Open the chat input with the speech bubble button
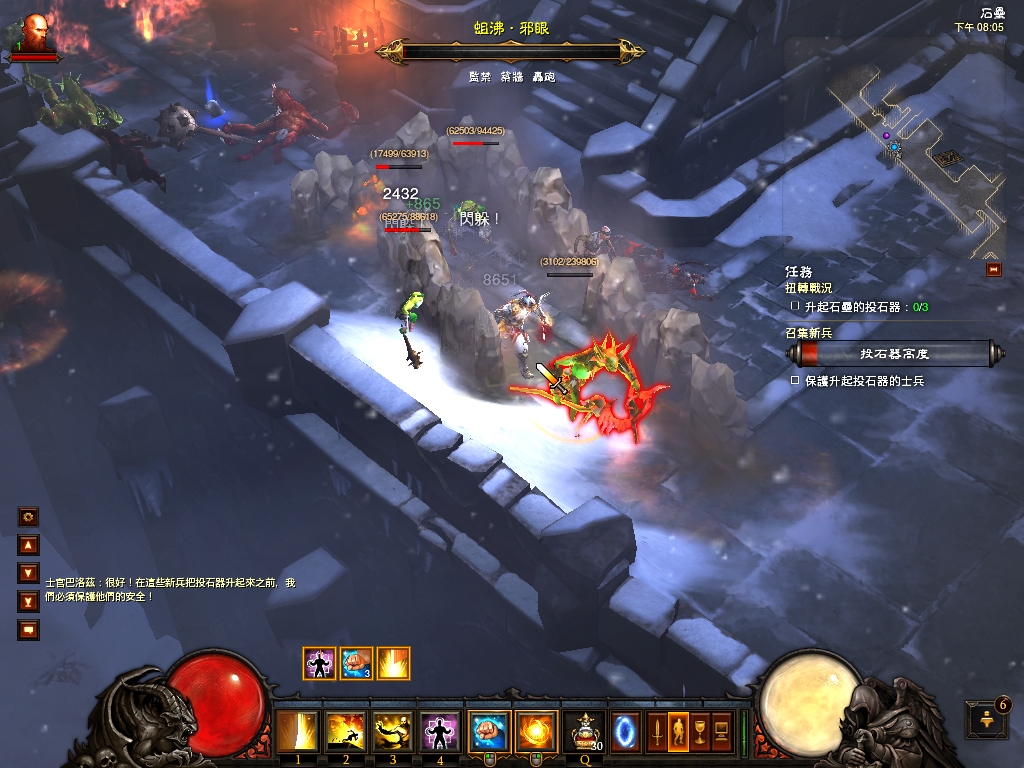Image resolution: width=1024 pixels, height=768 pixels. click(28, 630)
